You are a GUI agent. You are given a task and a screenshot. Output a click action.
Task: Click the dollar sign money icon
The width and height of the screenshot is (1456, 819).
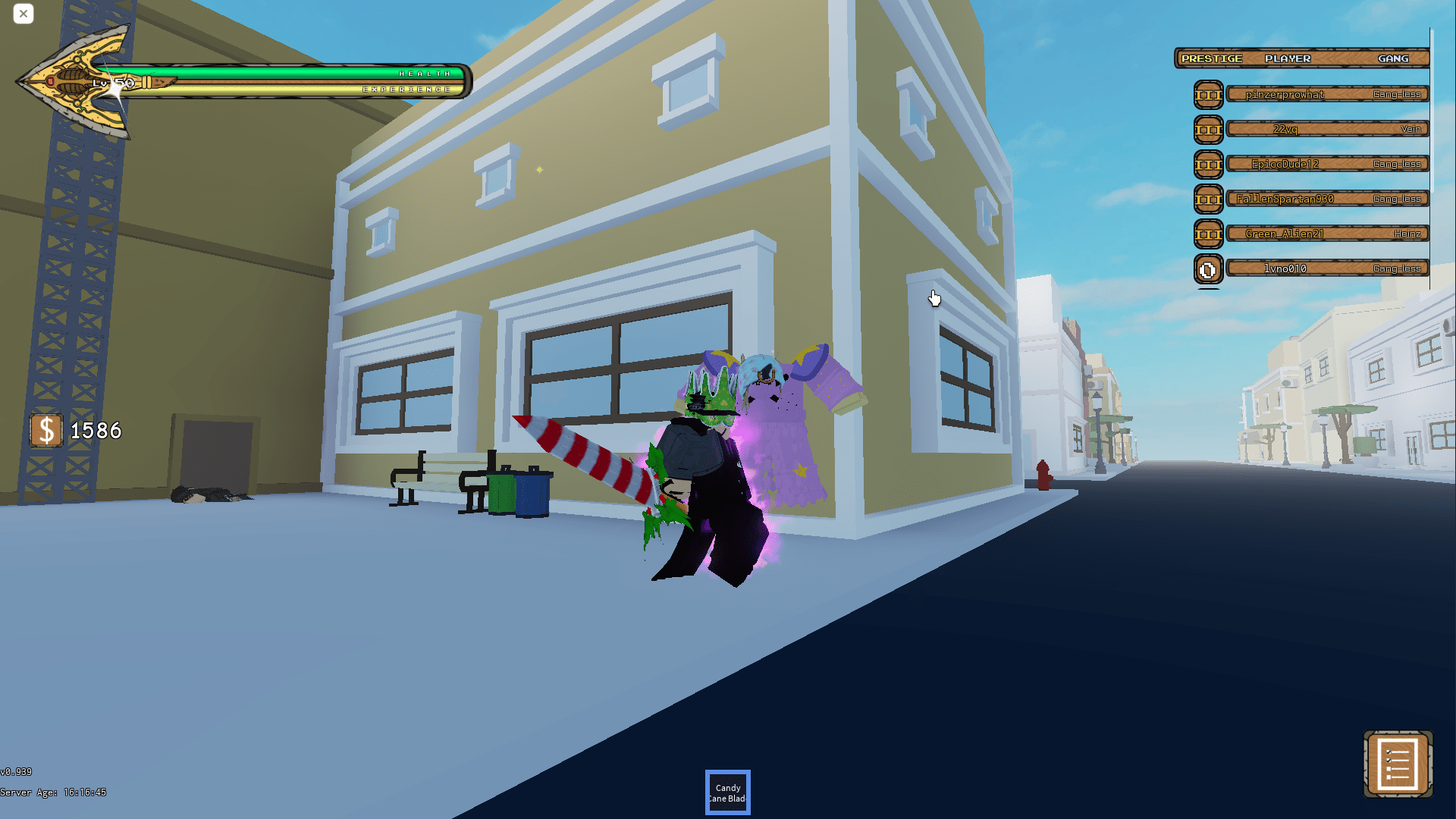click(46, 430)
